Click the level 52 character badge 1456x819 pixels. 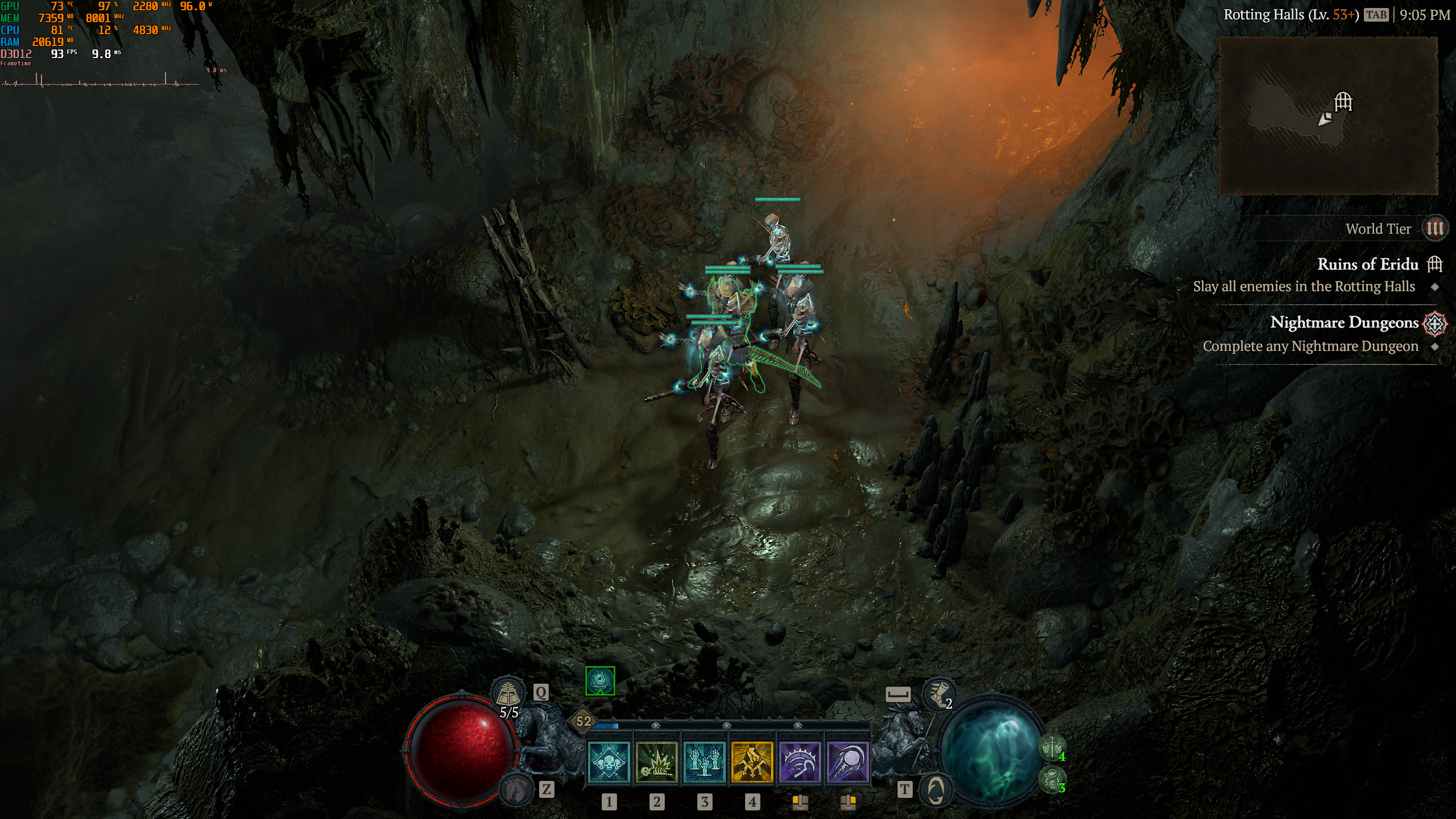(584, 721)
